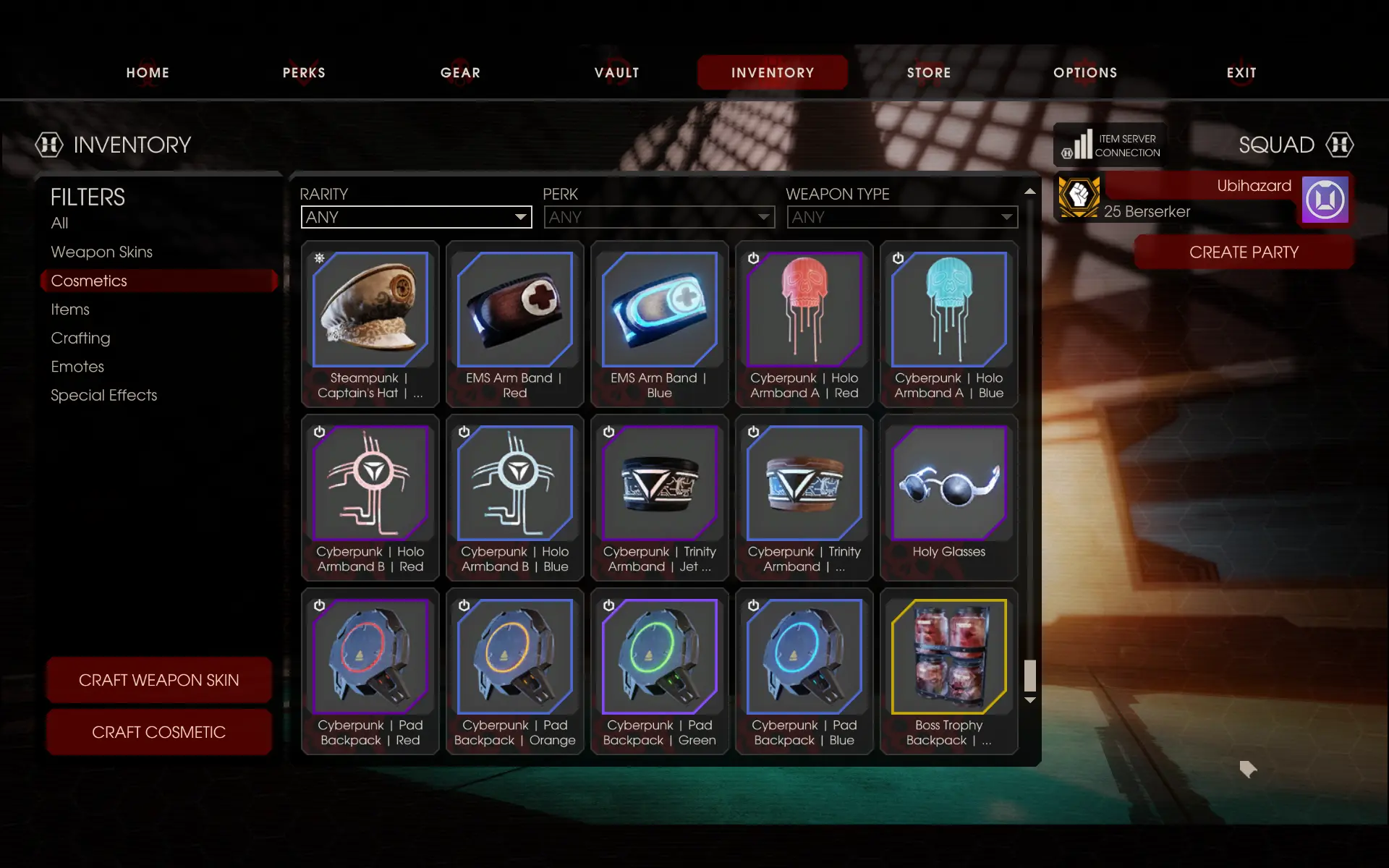Pick the Cyberpunk Pad Backpack Green
The width and height of the screenshot is (1389, 868).
click(x=660, y=671)
